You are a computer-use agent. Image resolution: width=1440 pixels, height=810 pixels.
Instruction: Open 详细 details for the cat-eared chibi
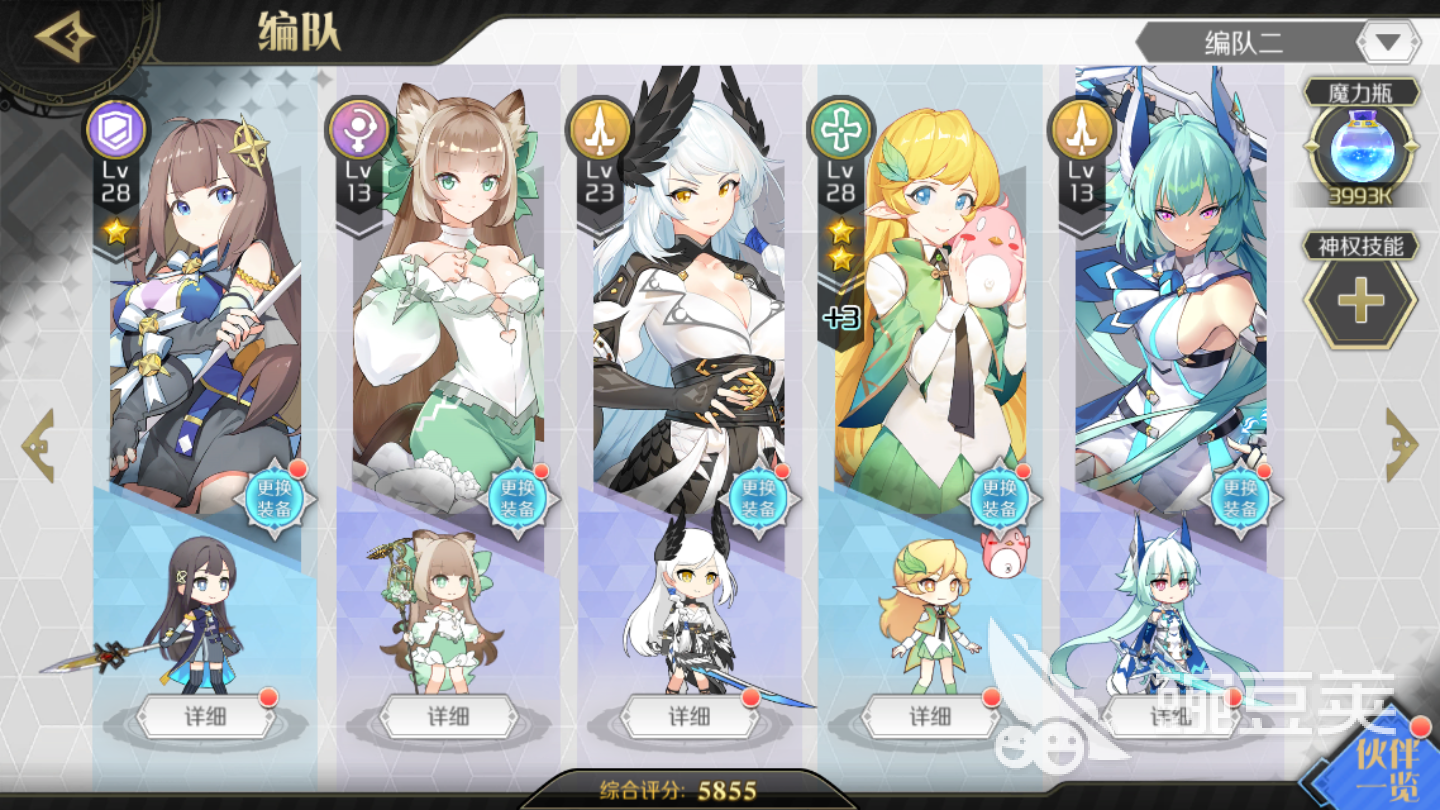click(448, 716)
